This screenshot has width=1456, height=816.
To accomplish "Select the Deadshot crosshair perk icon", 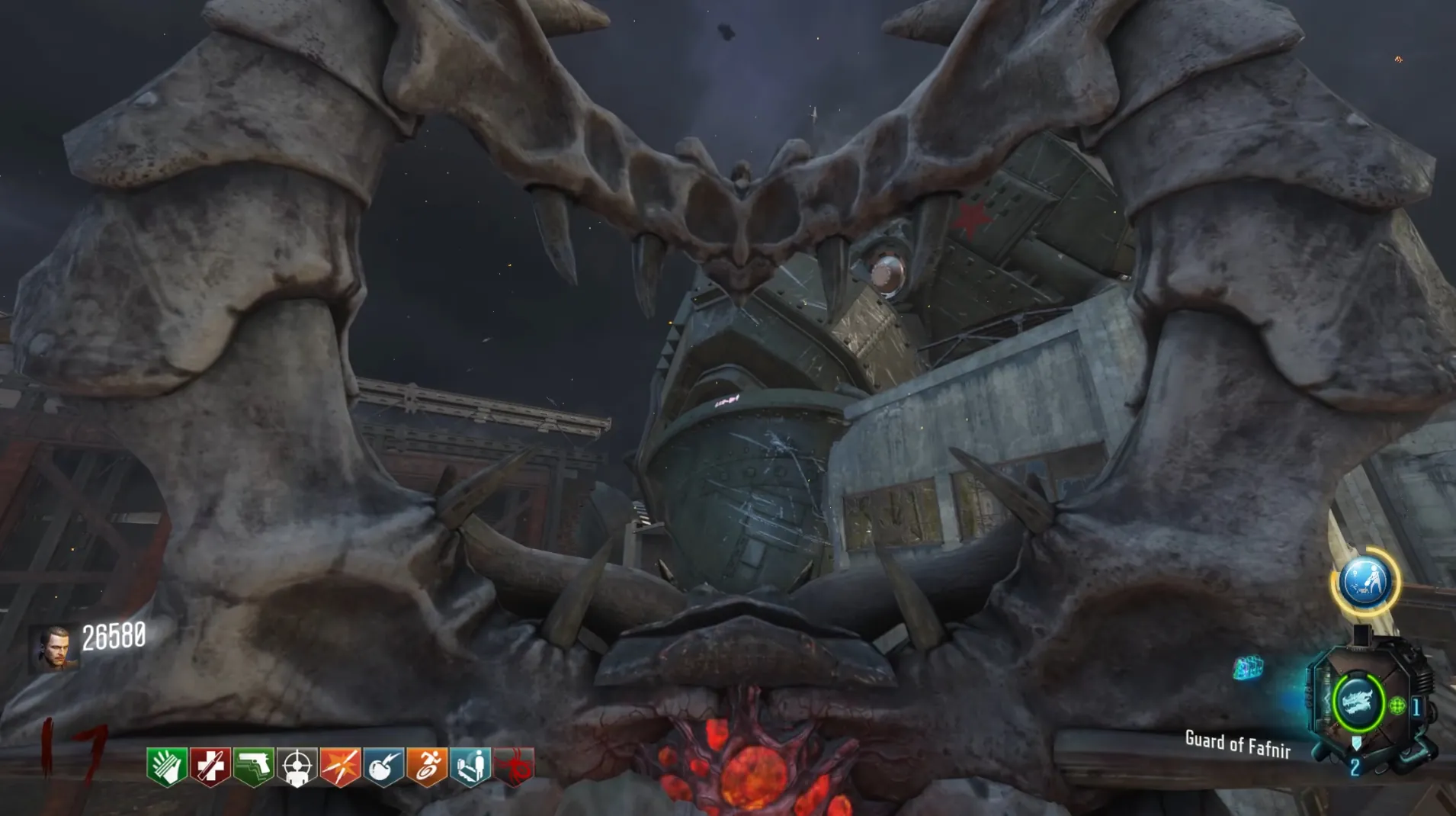I will pos(297,766).
